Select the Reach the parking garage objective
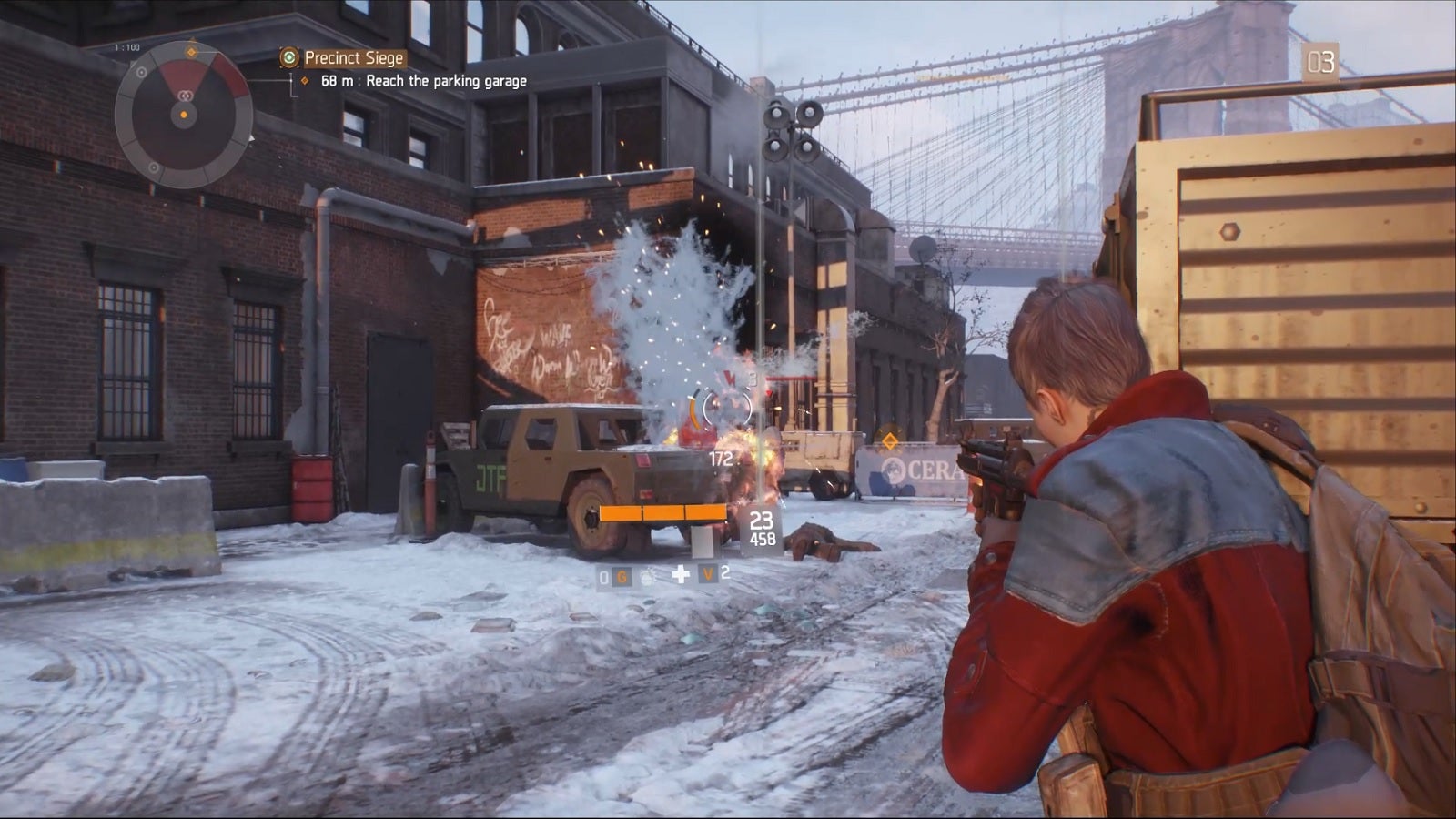Image resolution: width=1456 pixels, height=819 pixels. coord(446,81)
